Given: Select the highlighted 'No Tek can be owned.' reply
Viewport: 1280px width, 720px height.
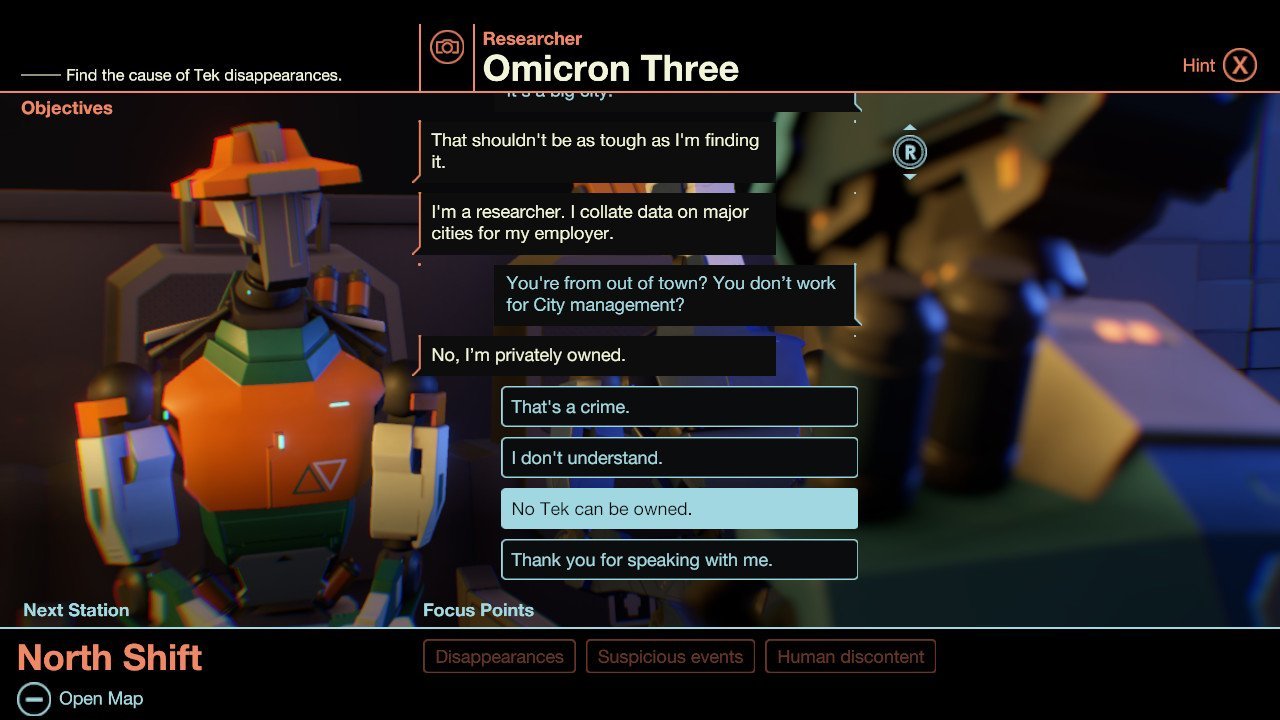Looking at the screenshot, I should (679, 508).
